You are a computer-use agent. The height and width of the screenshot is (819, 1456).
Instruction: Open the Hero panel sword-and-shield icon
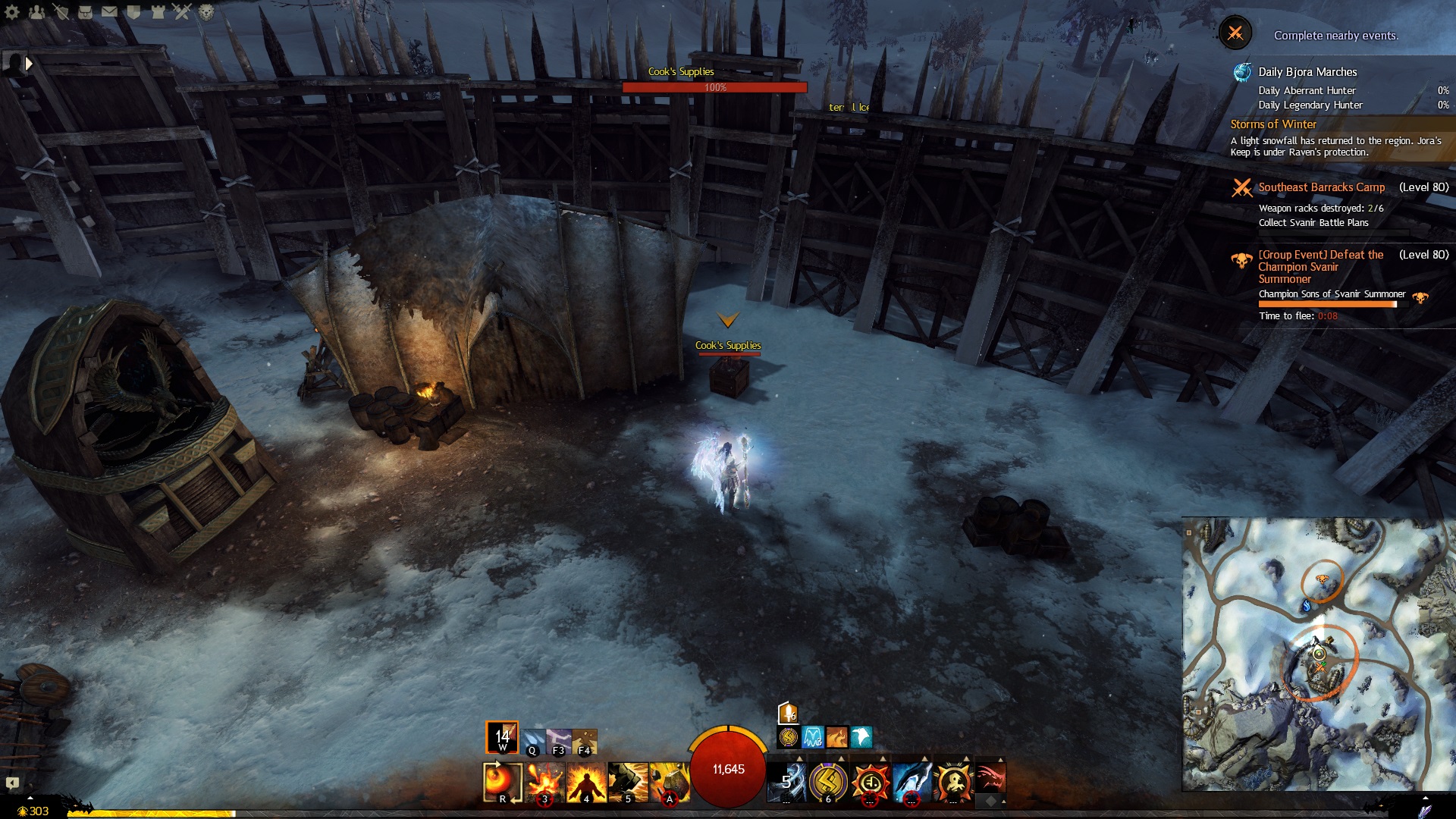(x=61, y=11)
